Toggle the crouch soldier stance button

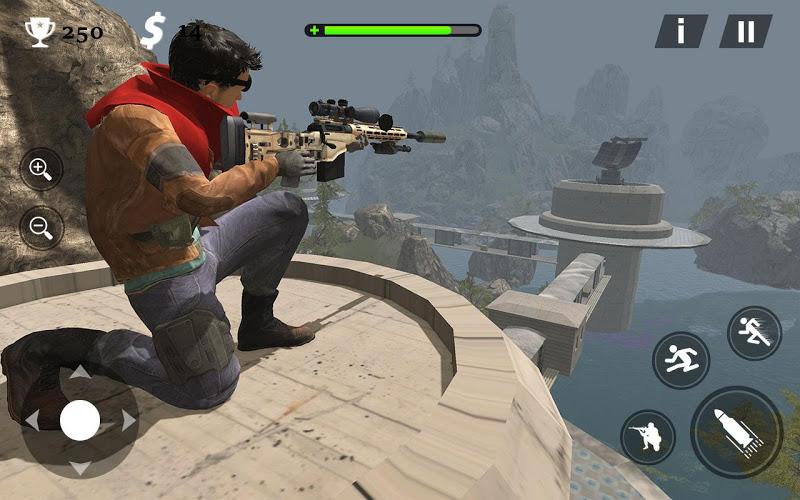tap(647, 437)
